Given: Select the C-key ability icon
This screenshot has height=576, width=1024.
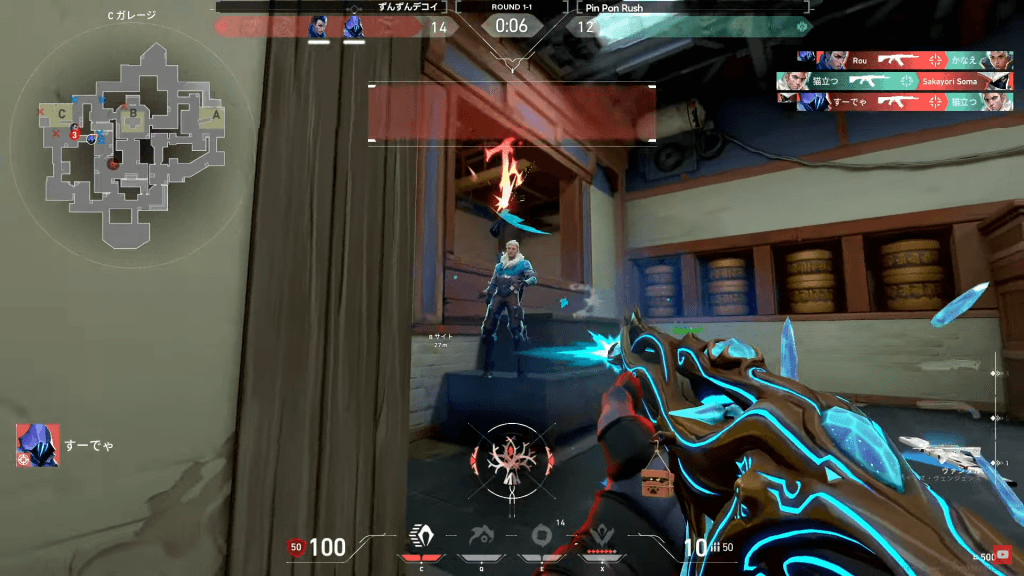Looking at the screenshot, I should [421, 537].
